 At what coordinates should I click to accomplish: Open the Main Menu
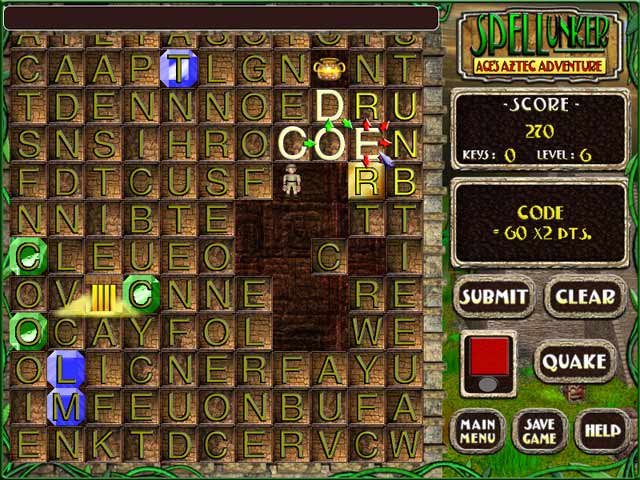[479, 431]
